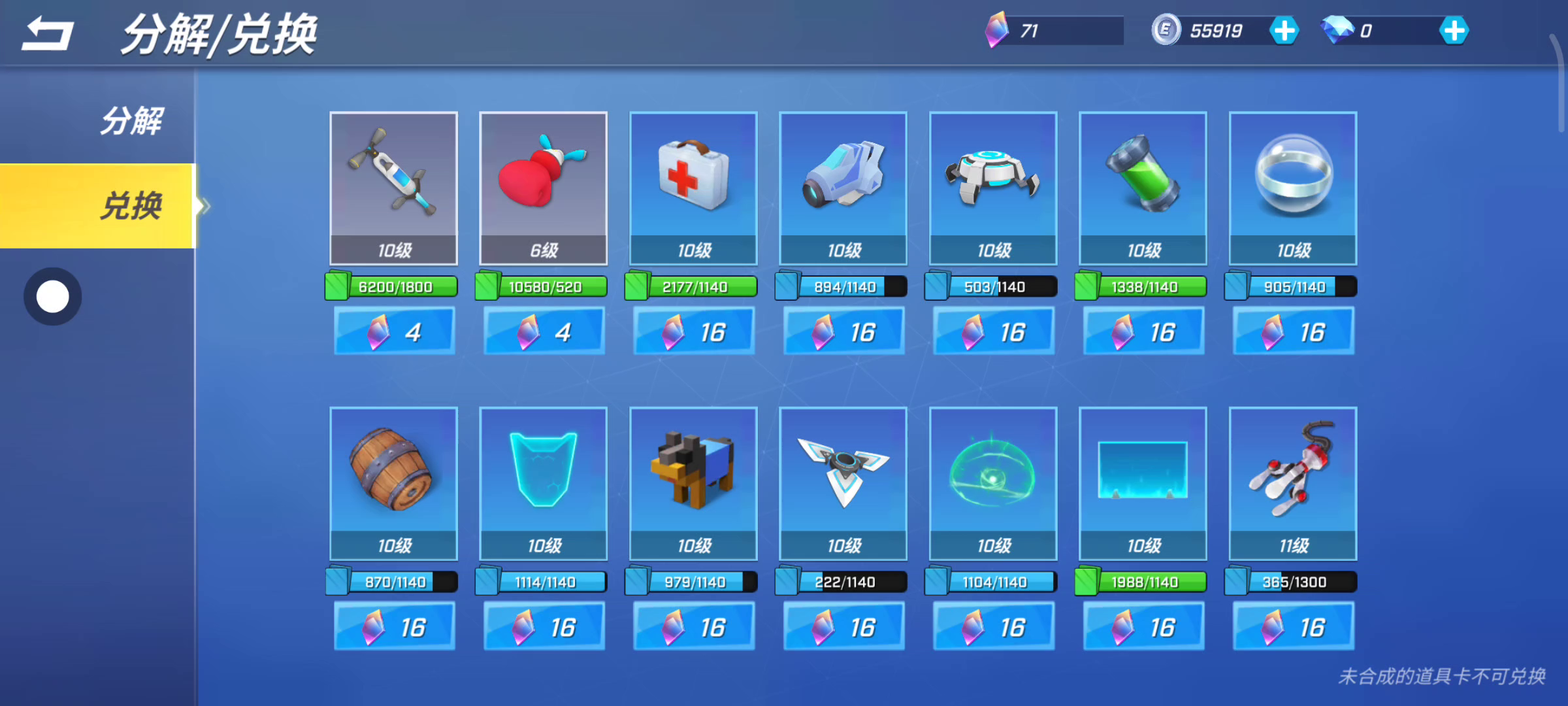Select the glass bubble sphere card
This screenshot has width=1568, height=706.
[1293, 188]
